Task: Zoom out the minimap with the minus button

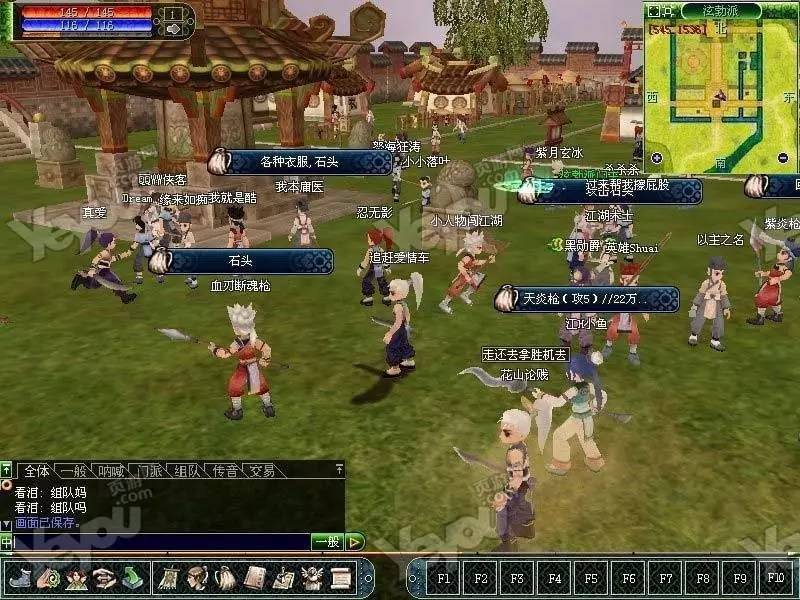Action: point(782,157)
